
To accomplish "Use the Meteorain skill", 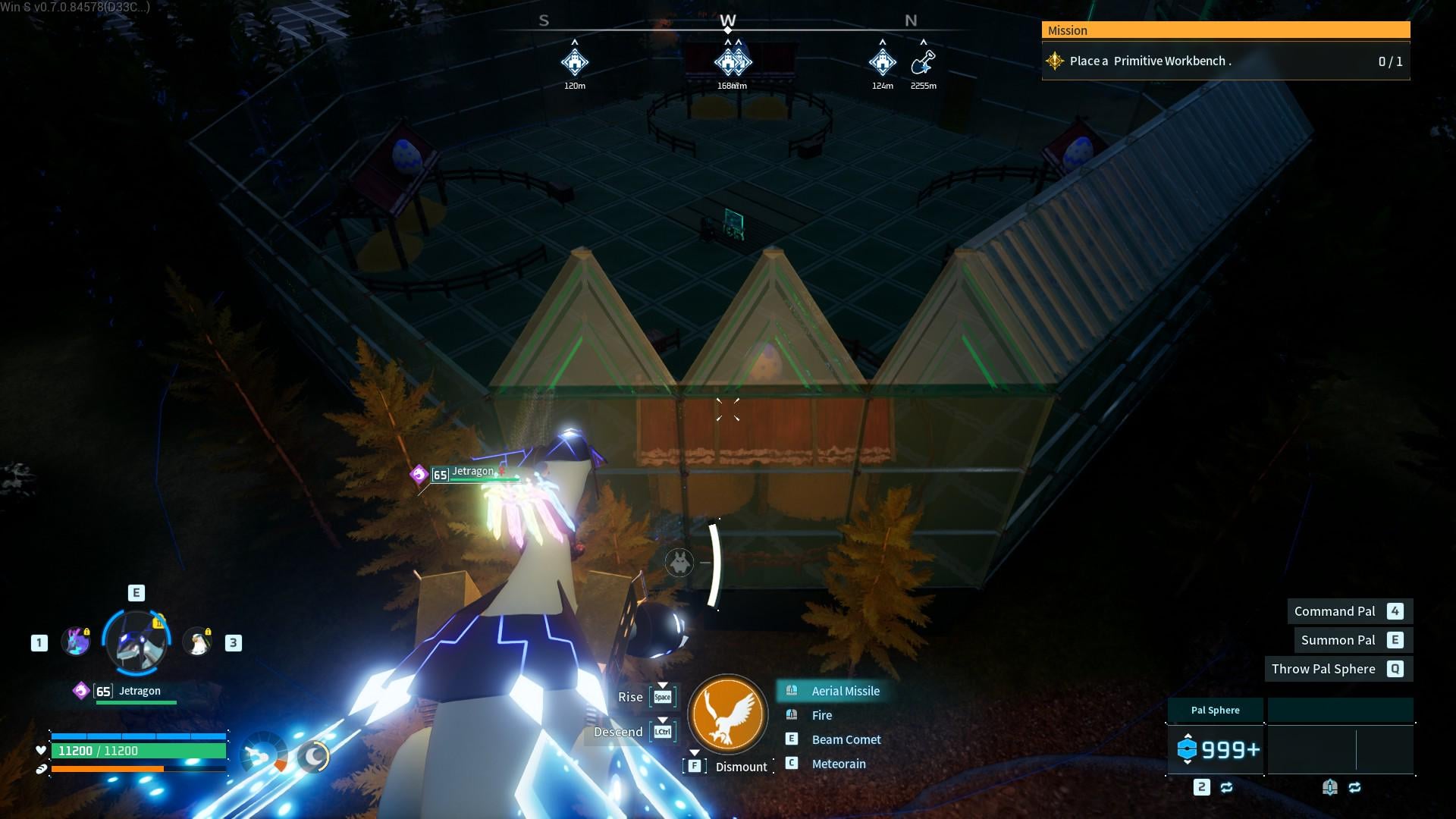I will coord(838,764).
